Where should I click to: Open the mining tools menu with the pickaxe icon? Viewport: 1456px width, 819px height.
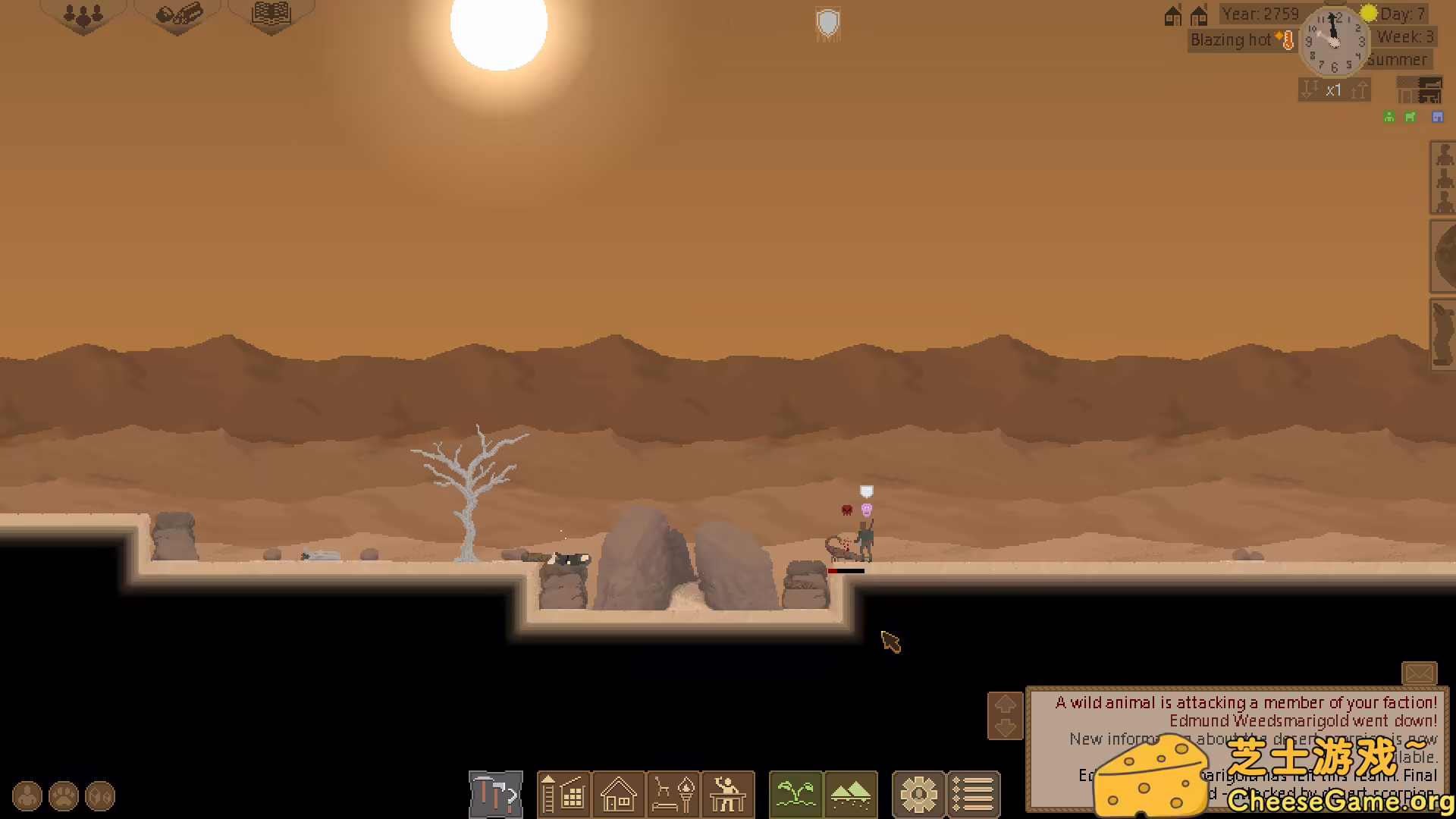[496, 795]
